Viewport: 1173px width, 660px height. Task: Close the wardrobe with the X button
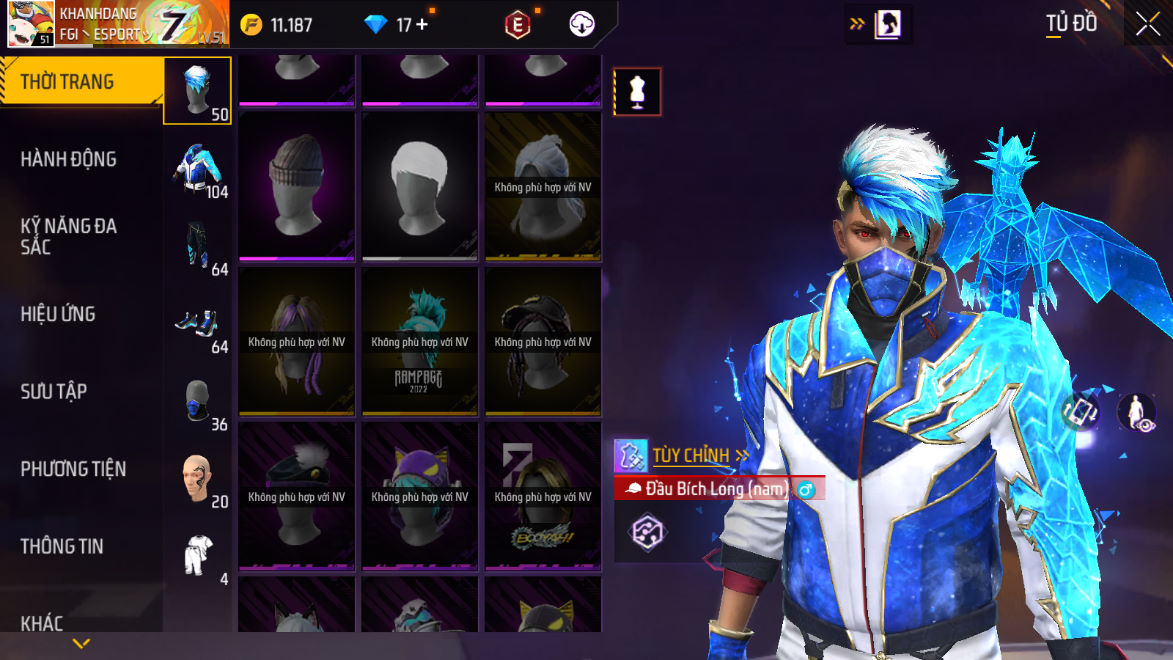tap(1148, 24)
